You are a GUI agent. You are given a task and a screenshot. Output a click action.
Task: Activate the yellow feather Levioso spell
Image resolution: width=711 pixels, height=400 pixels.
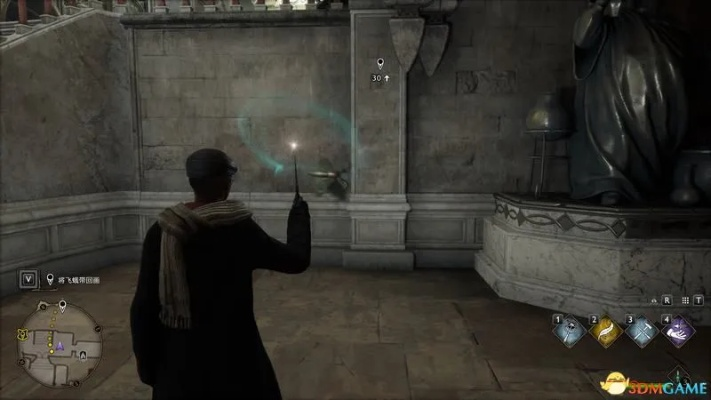pos(605,332)
